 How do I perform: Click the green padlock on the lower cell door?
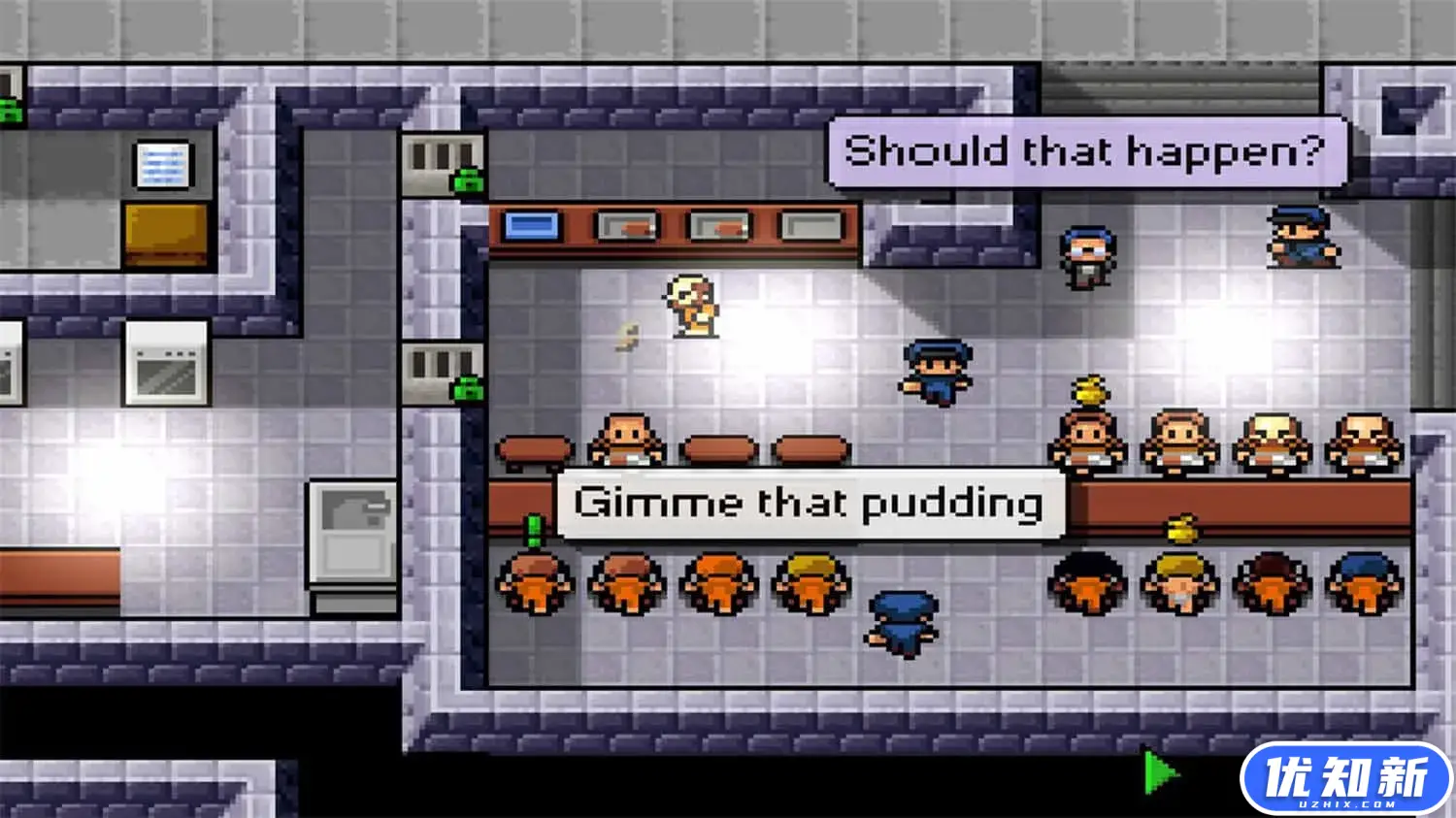[x=469, y=388]
